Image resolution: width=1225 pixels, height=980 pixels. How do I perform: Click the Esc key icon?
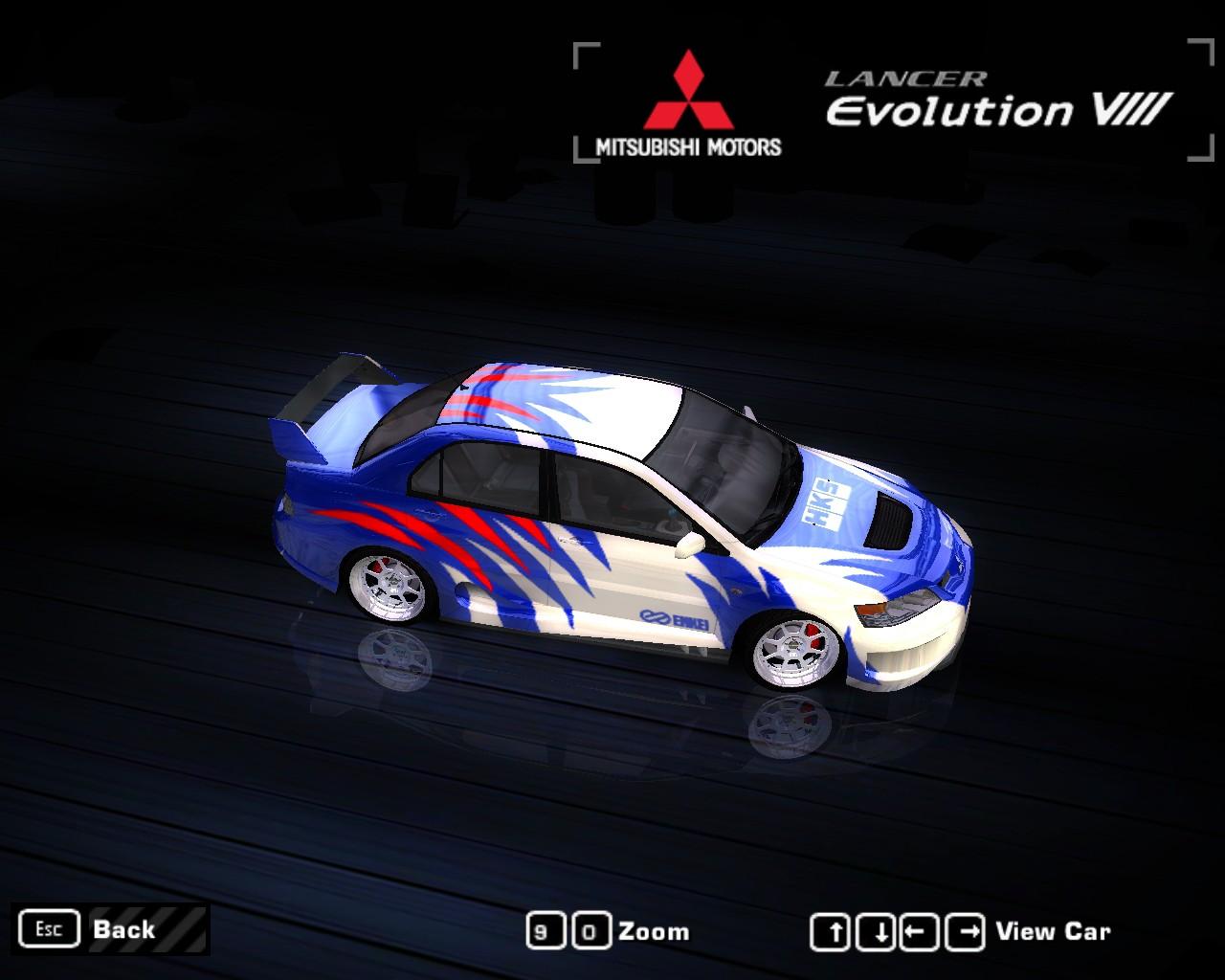(50, 928)
